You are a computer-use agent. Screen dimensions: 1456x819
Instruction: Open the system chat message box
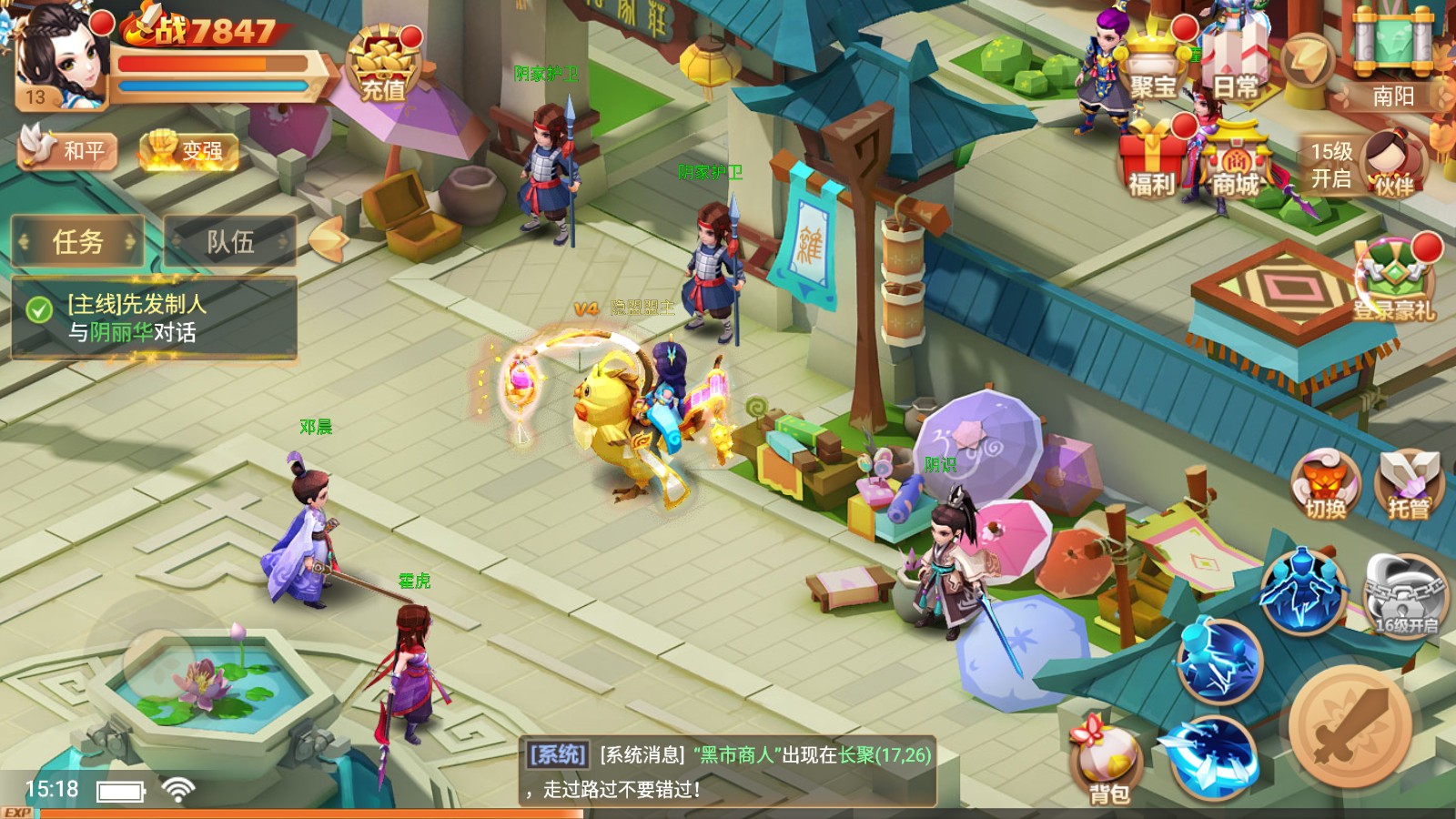[730, 771]
